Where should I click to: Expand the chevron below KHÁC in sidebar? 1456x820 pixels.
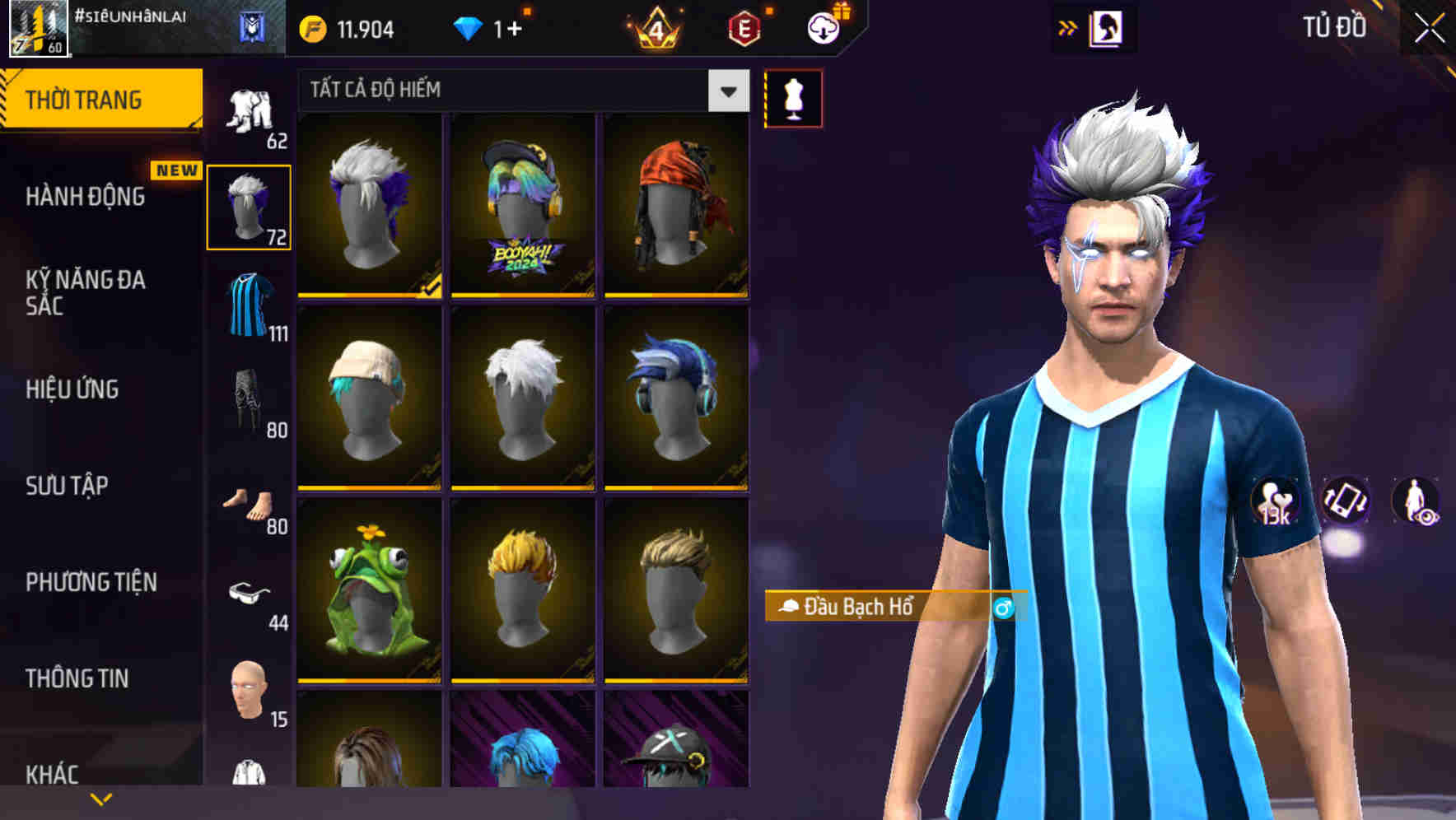coord(100,799)
